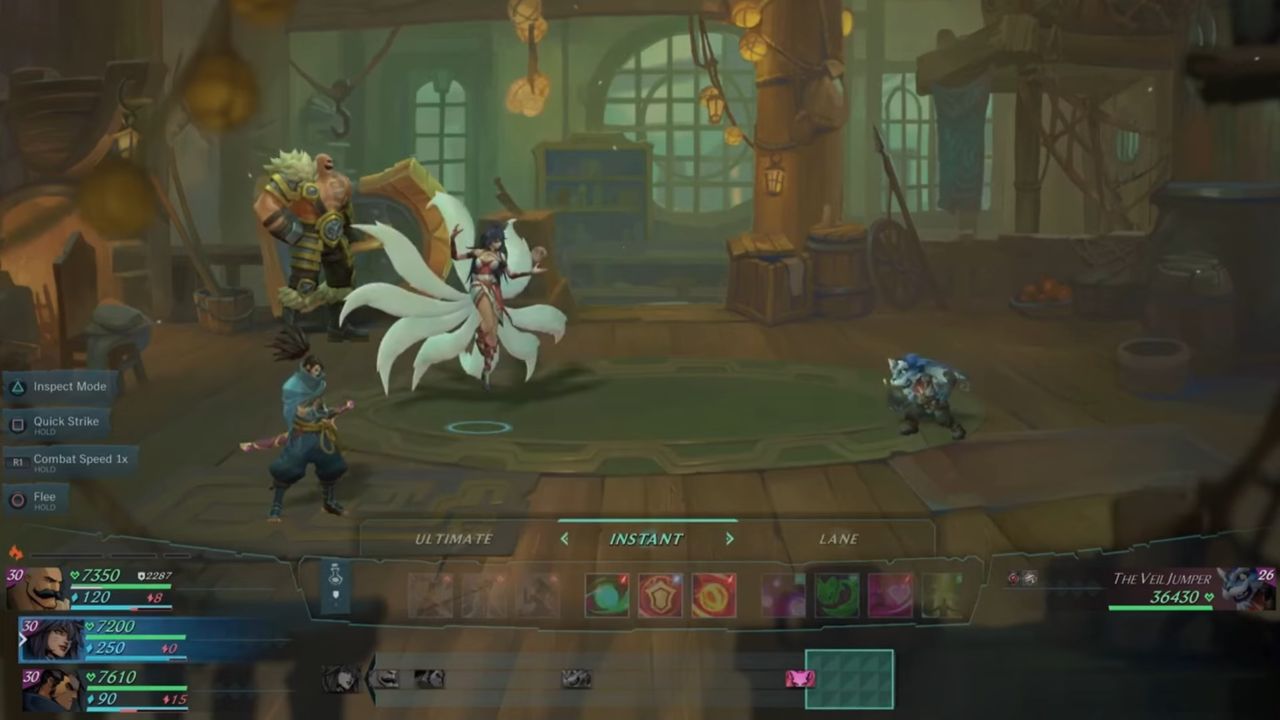Activate the green orb instant ability
The height and width of the screenshot is (720, 1280).
[607, 595]
